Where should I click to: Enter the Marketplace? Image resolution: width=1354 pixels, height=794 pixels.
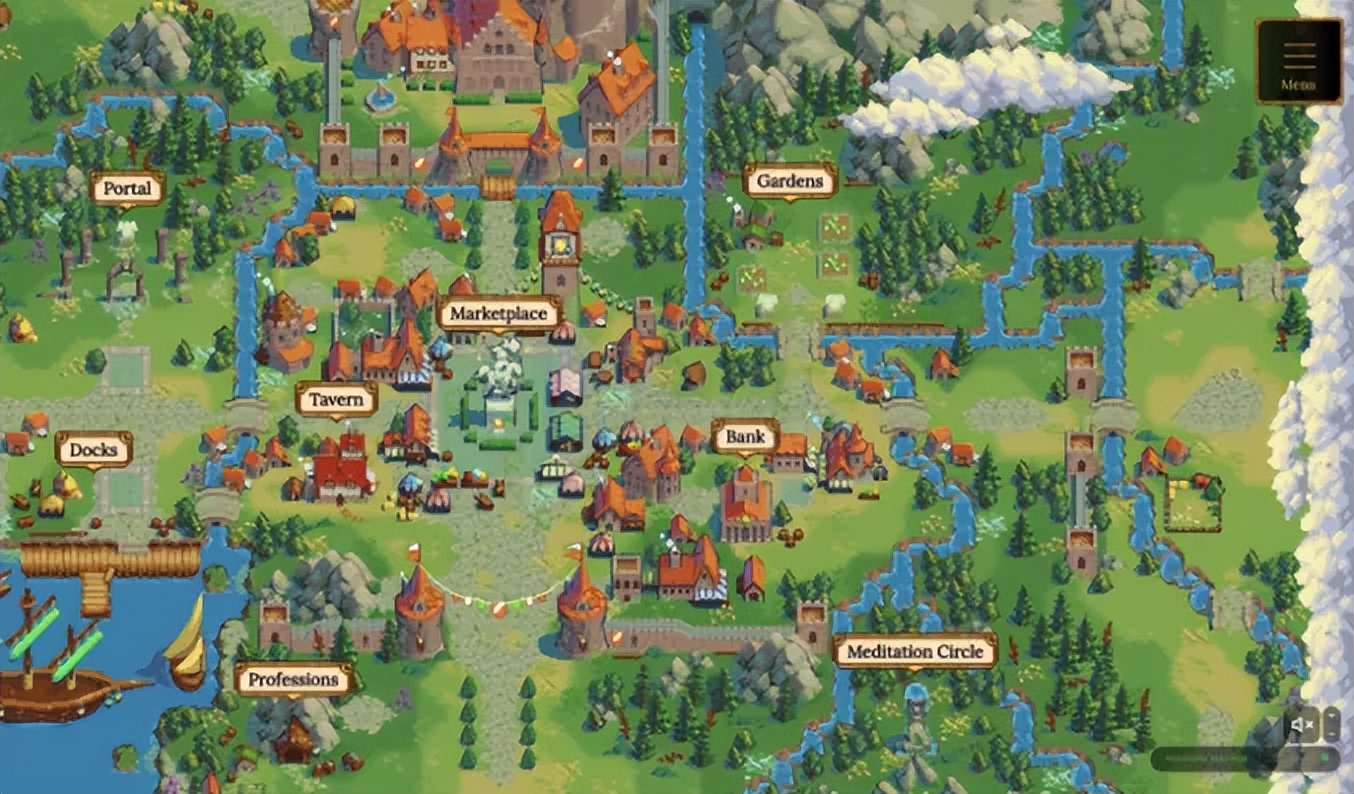click(498, 314)
